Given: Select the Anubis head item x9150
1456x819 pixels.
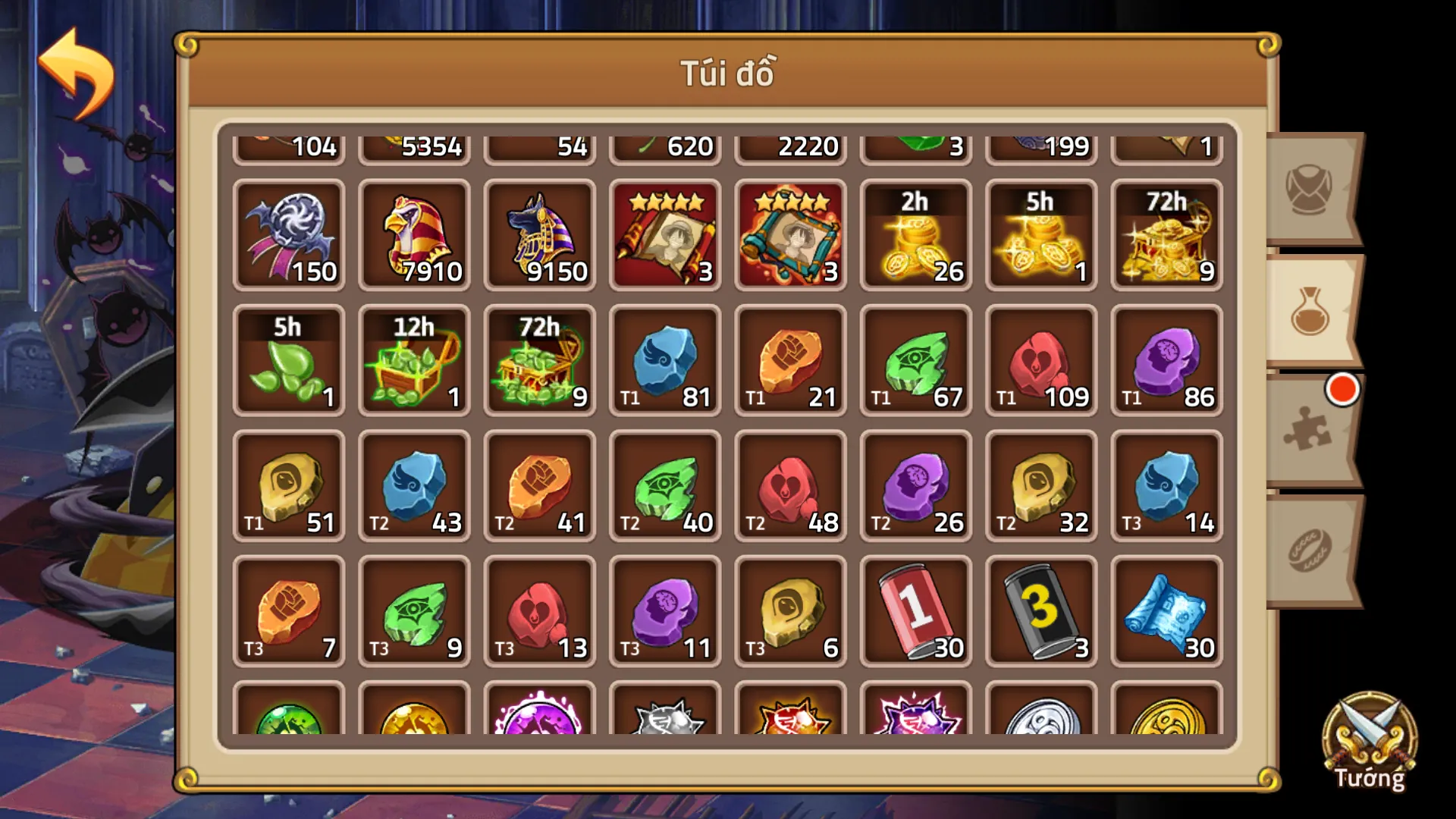Looking at the screenshot, I should [x=539, y=235].
